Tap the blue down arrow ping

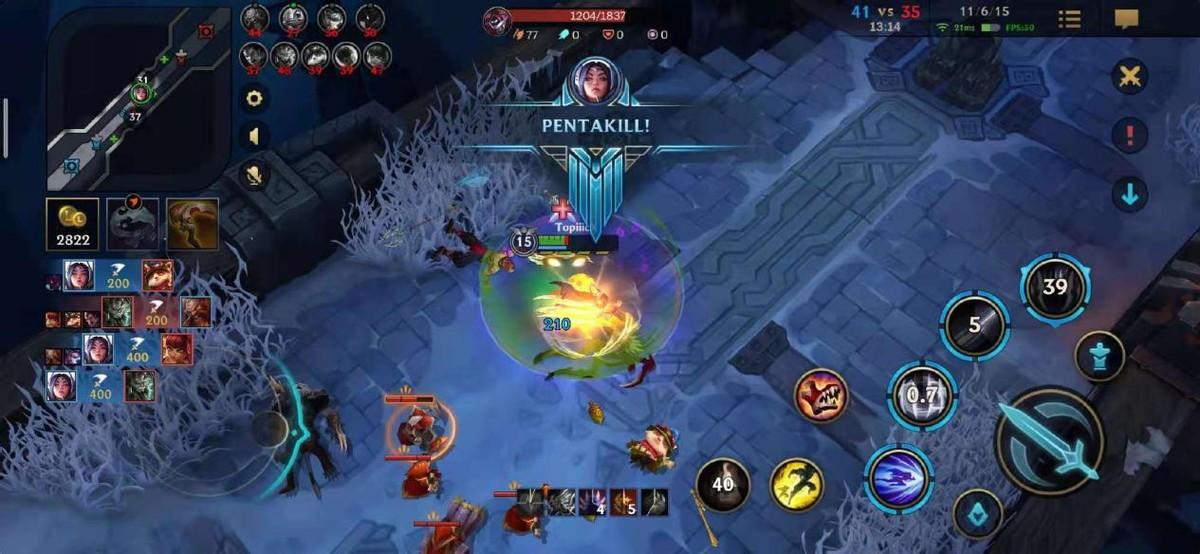[x=1130, y=194]
